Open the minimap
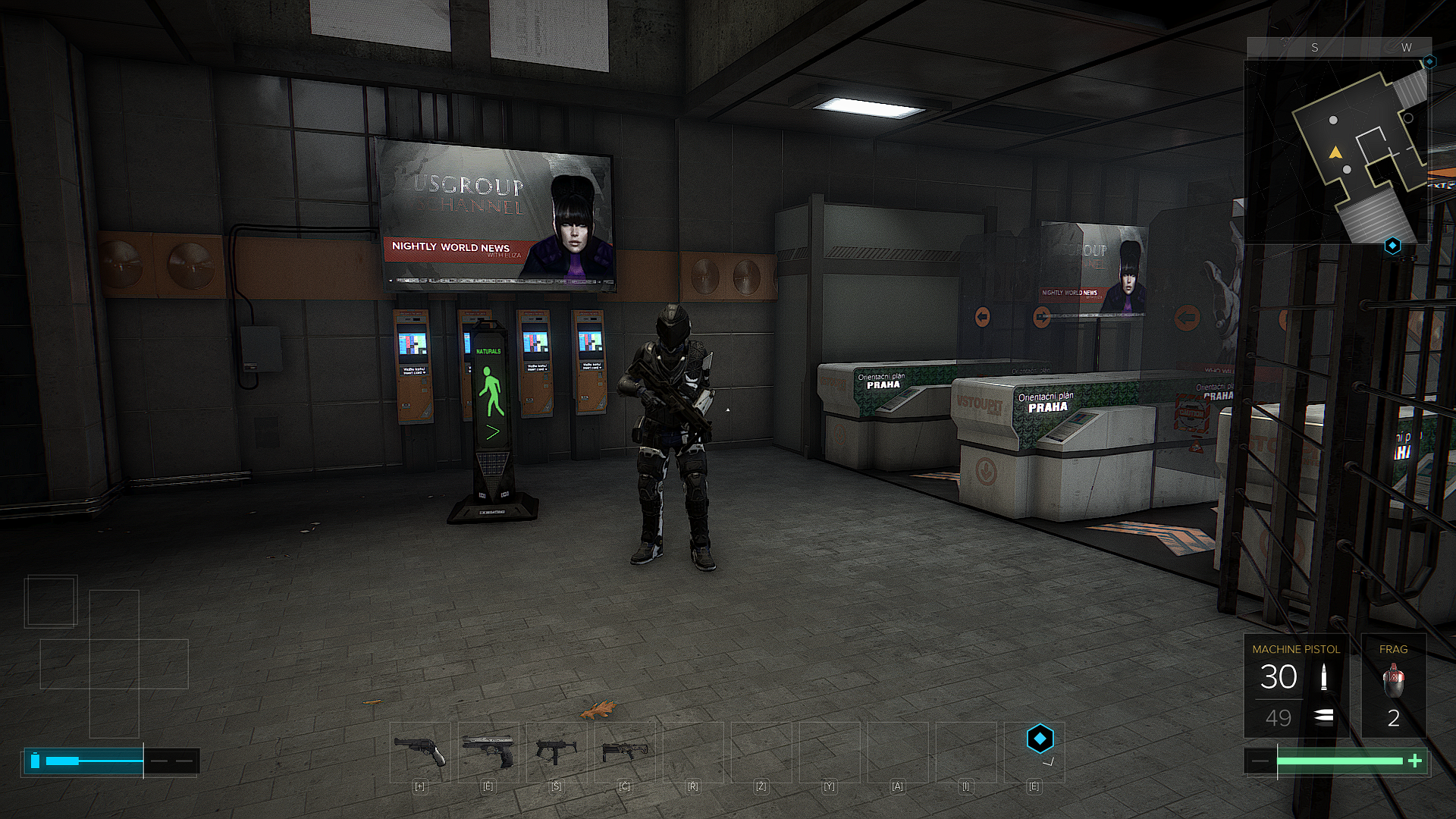The width and height of the screenshot is (1456, 819). [x=1336, y=152]
